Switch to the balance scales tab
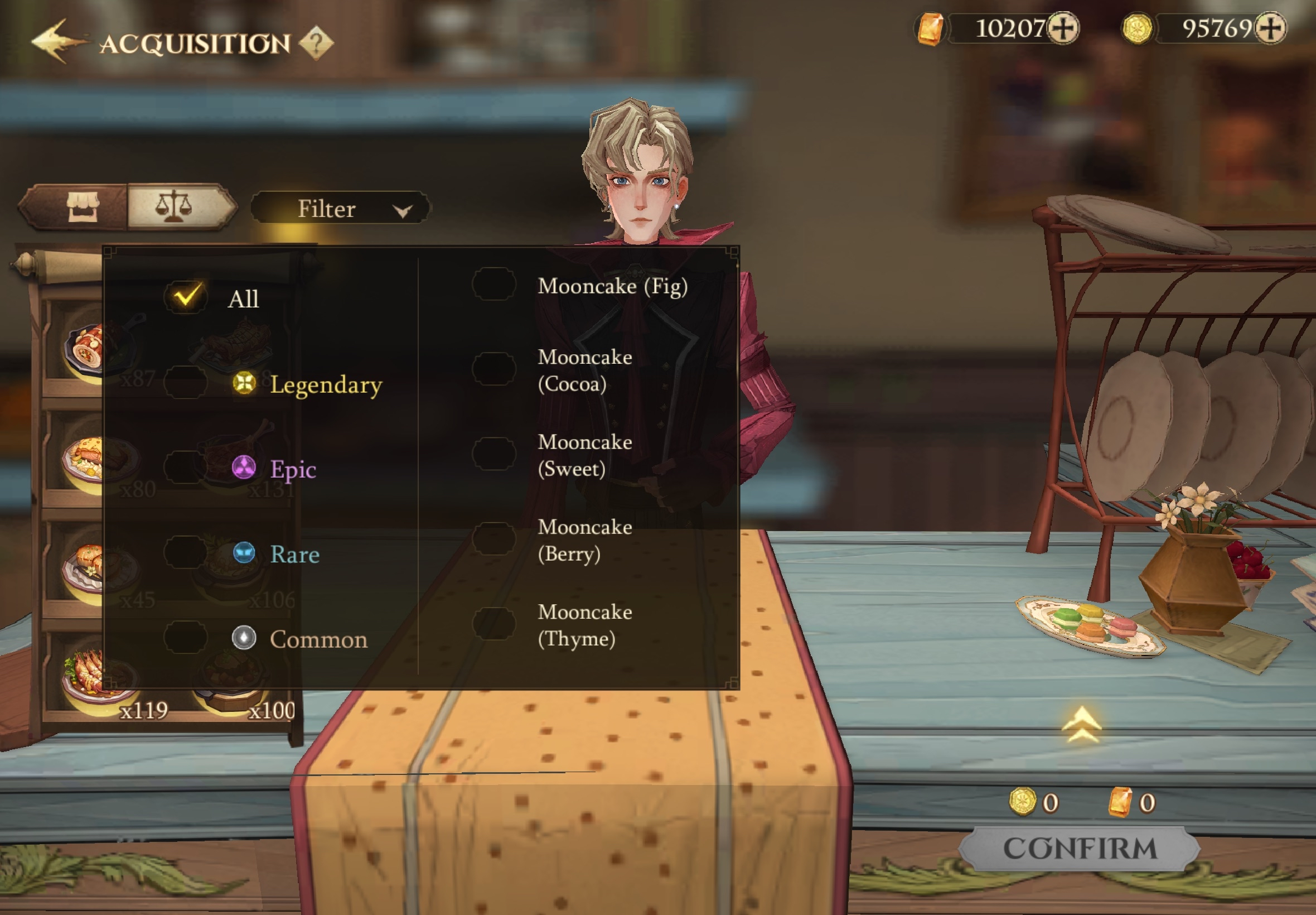This screenshot has height=915, width=1316. 174,206
